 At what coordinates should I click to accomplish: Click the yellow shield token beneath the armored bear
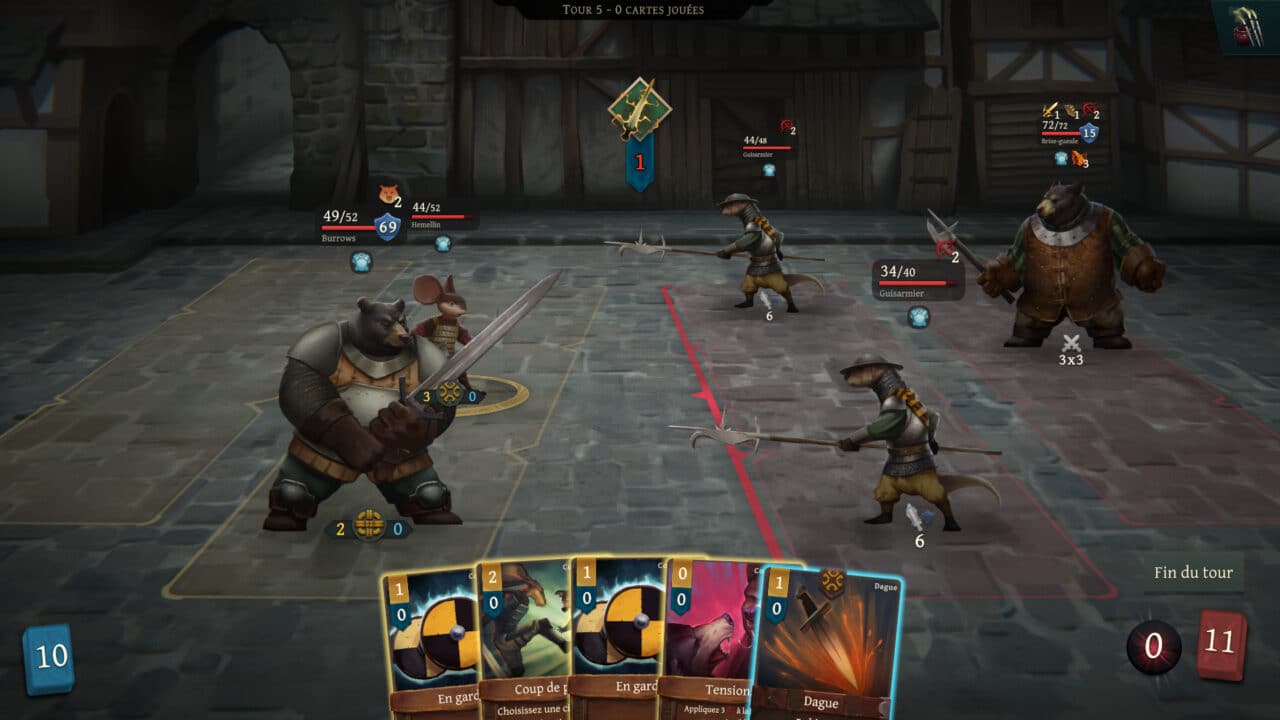point(369,524)
